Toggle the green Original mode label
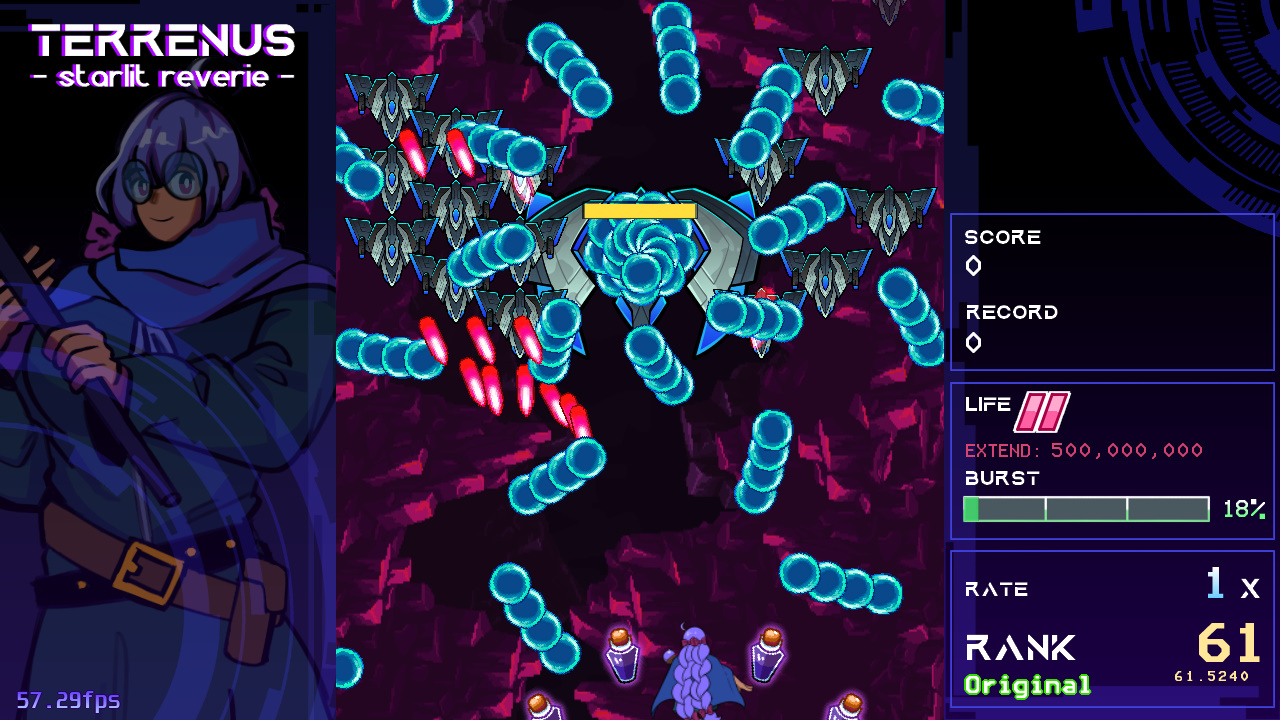1280x720 pixels. 1026,686
